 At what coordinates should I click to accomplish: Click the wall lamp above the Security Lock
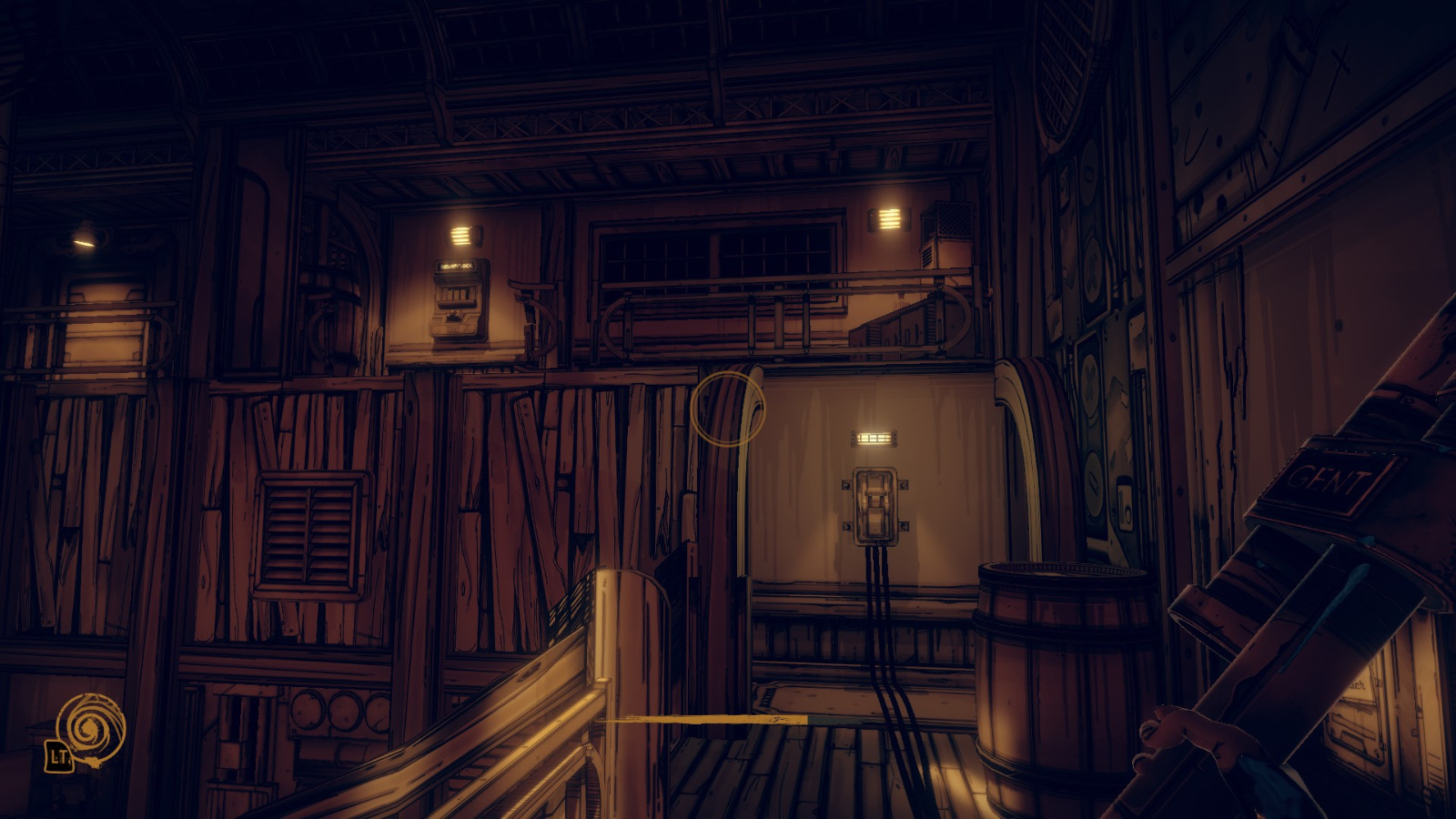(462, 232)
